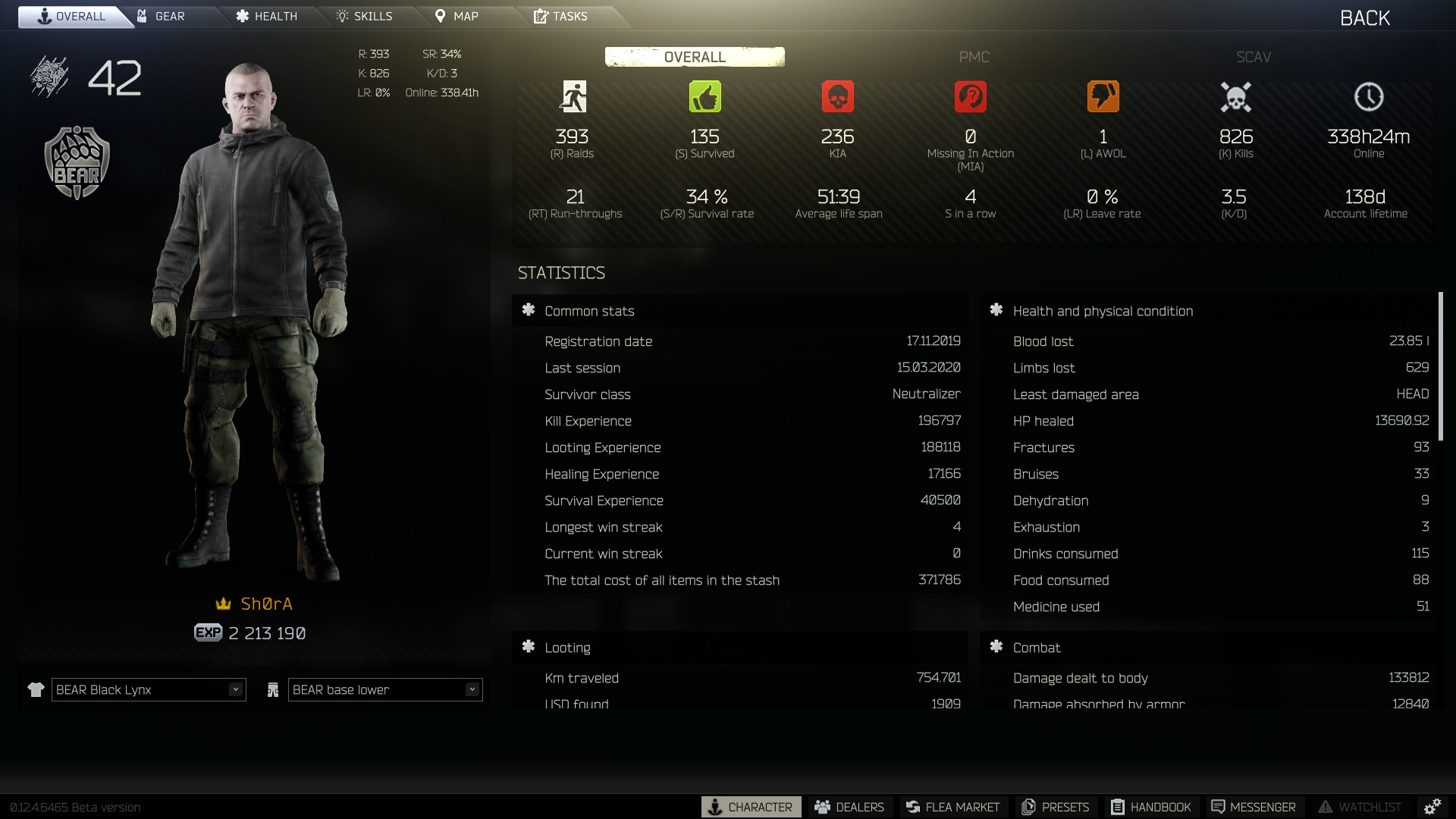1456x819 pixels.
Task: Click the red KIA skull icon
Action: pyautogui.click(x=839, y=96)
